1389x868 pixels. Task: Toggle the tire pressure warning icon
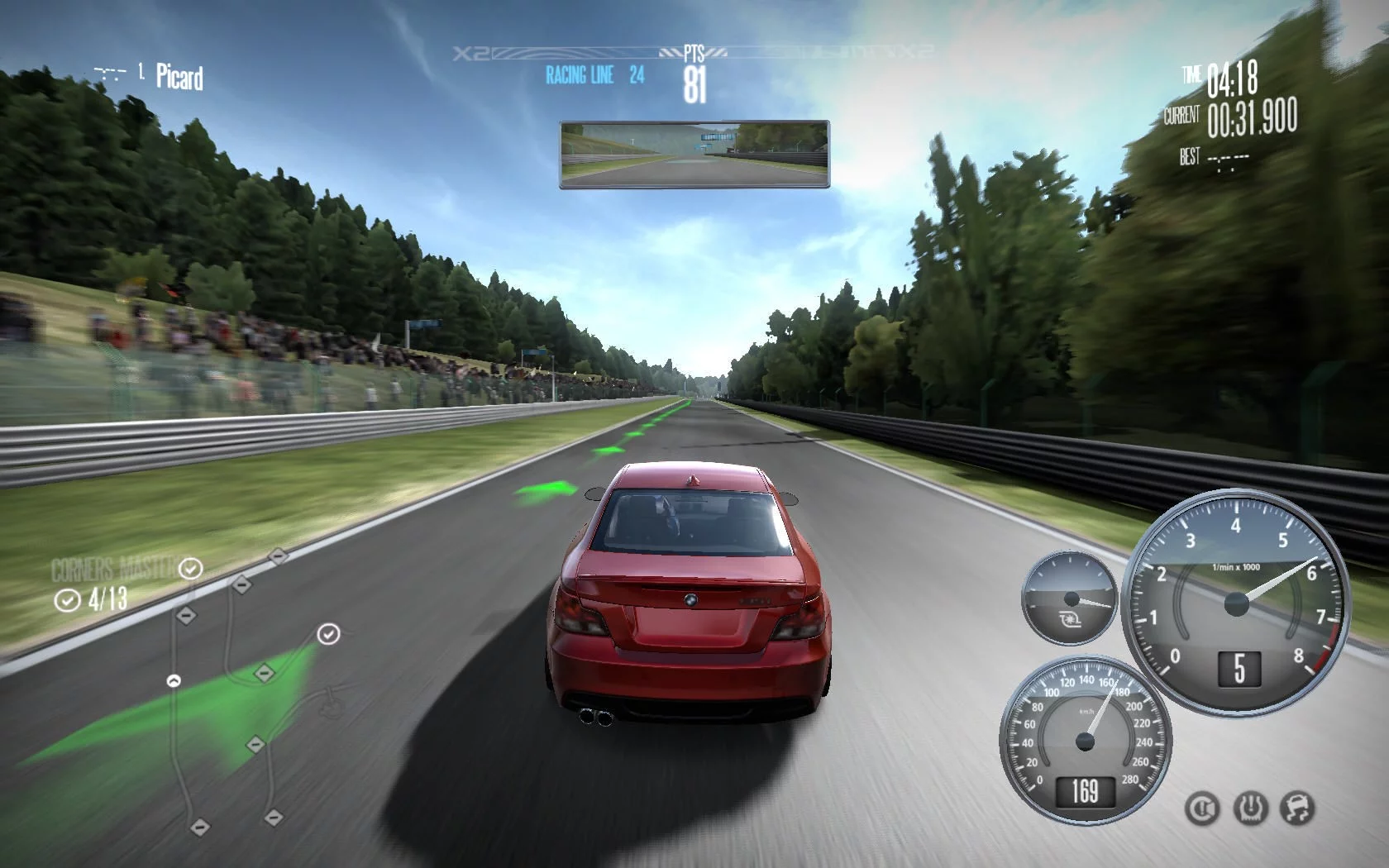click(1250, 808)
